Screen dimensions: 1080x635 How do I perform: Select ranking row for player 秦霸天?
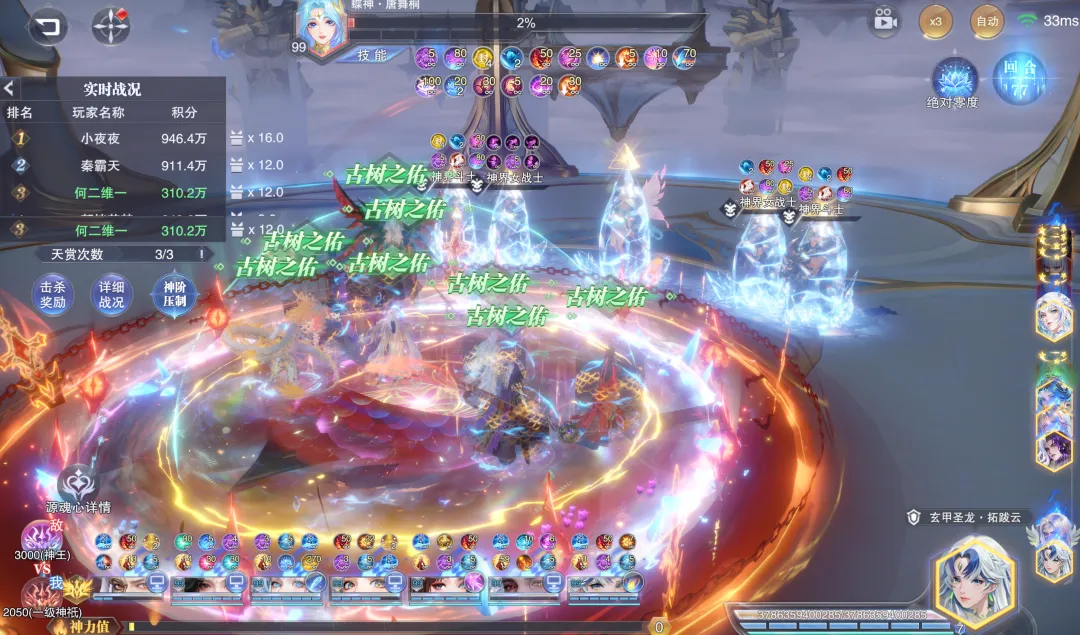pos(110,166)
